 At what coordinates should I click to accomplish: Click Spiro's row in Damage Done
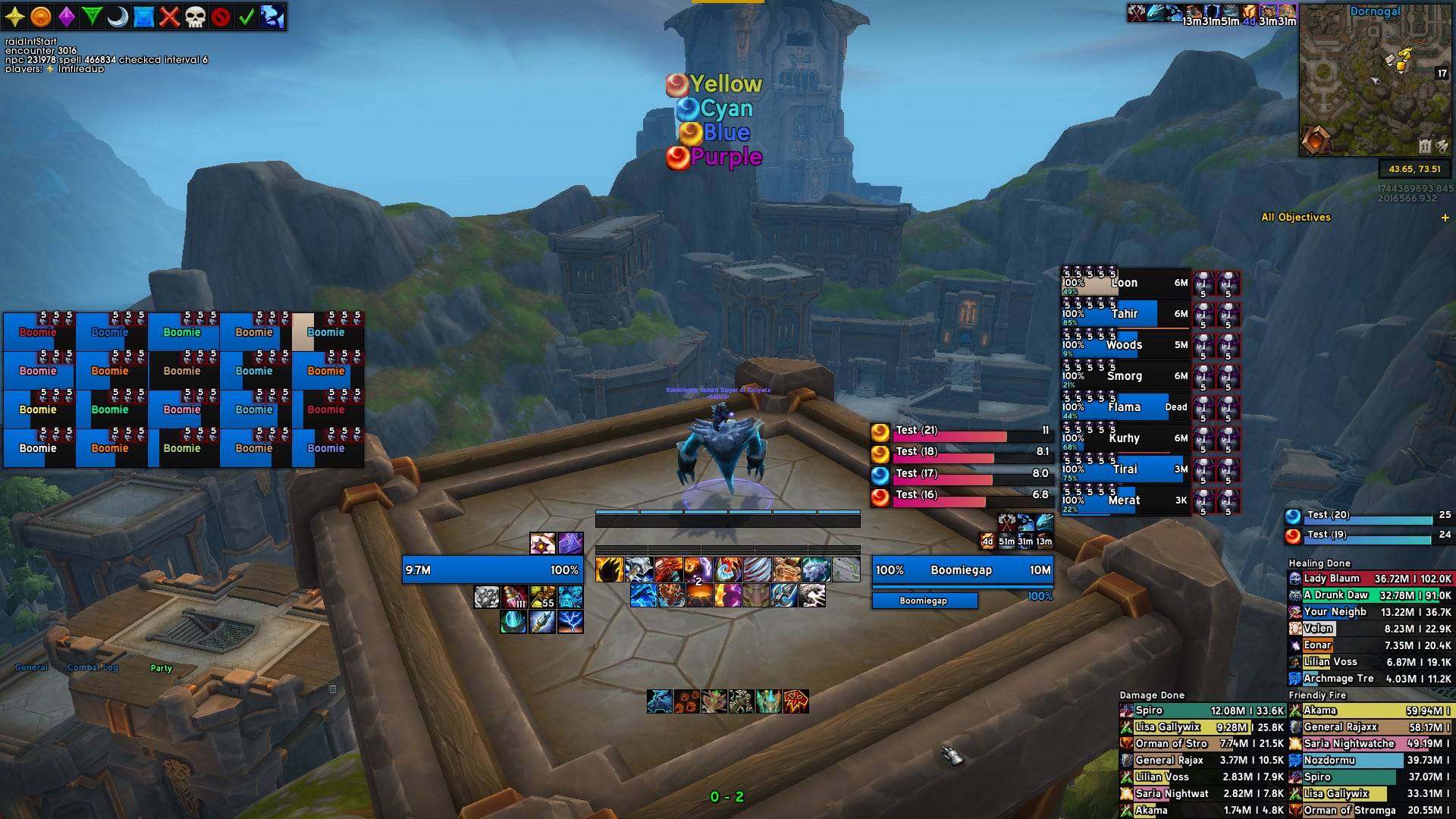click(1201, 711)
